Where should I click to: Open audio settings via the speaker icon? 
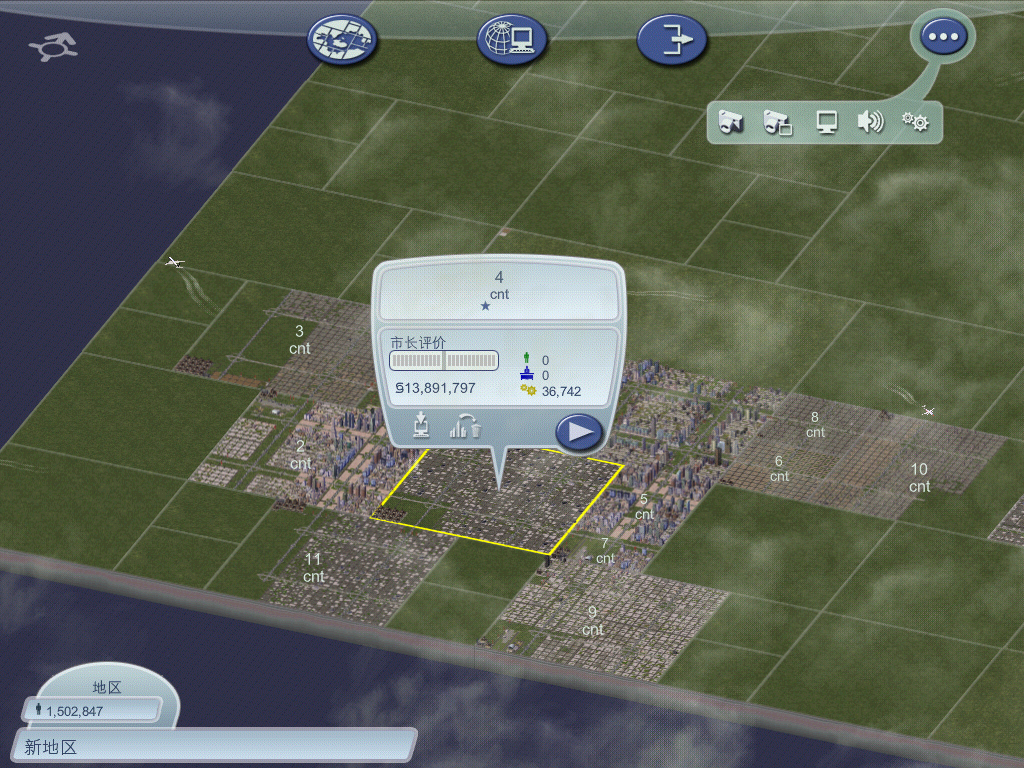[870, 123]
